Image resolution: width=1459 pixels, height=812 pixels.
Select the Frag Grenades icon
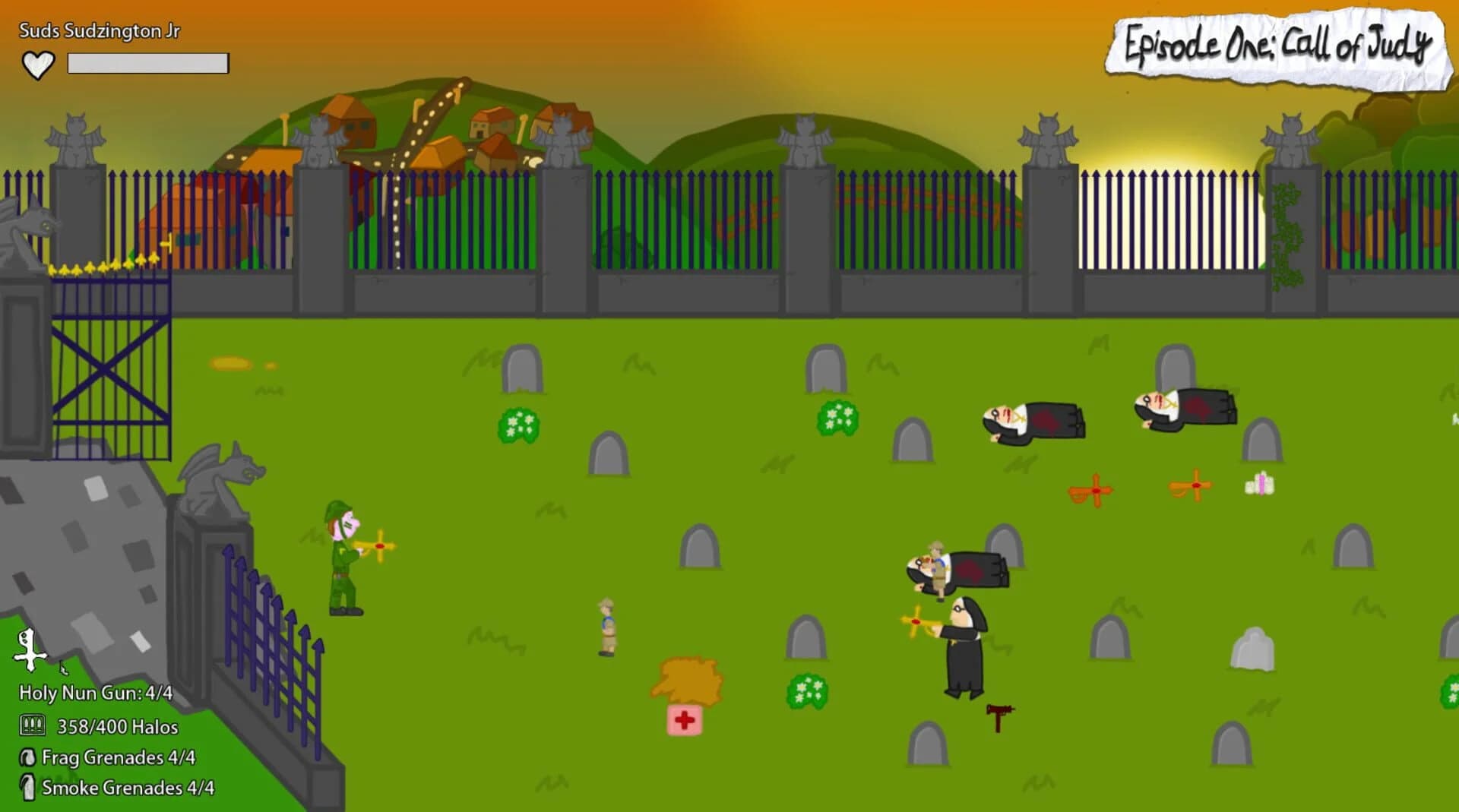[x=29, y=757]
